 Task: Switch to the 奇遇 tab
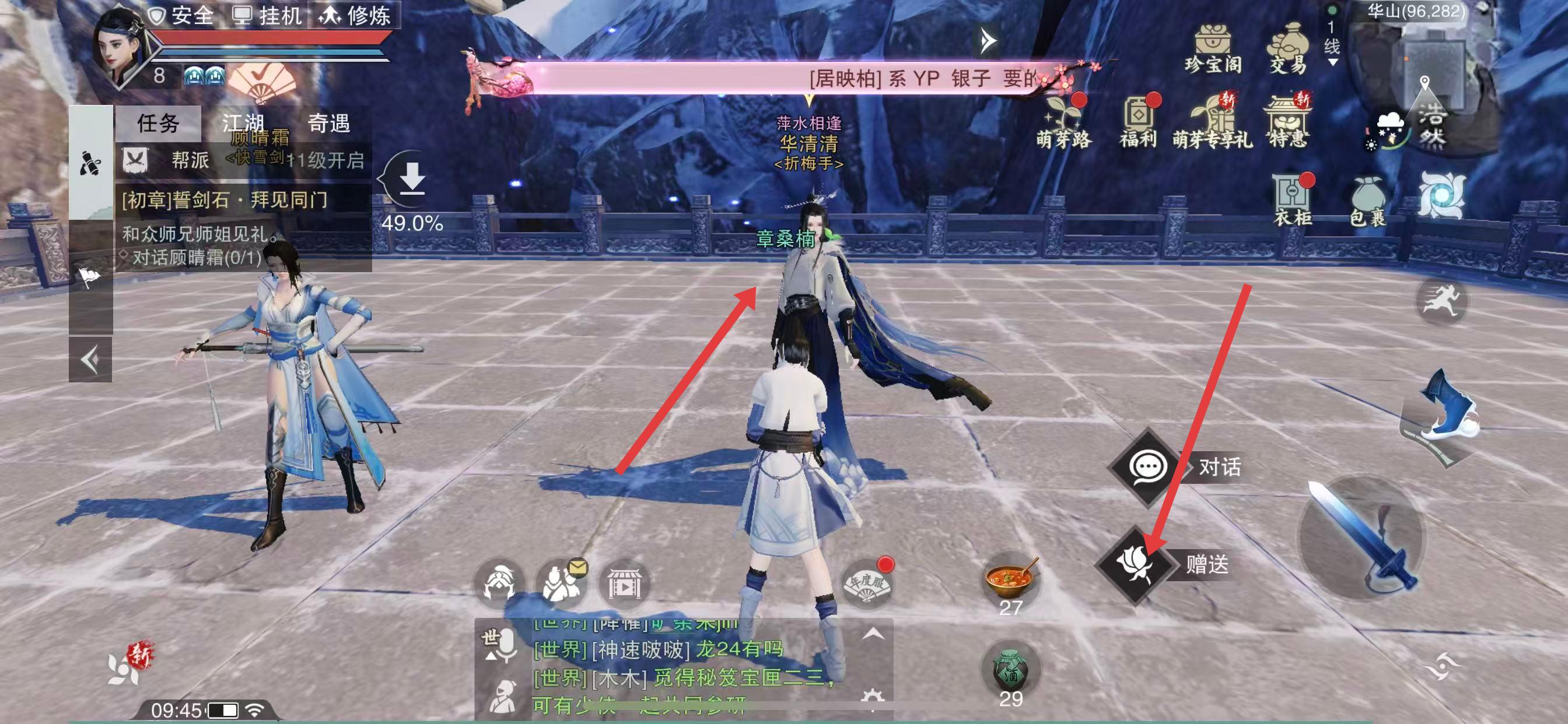[328, 124]
